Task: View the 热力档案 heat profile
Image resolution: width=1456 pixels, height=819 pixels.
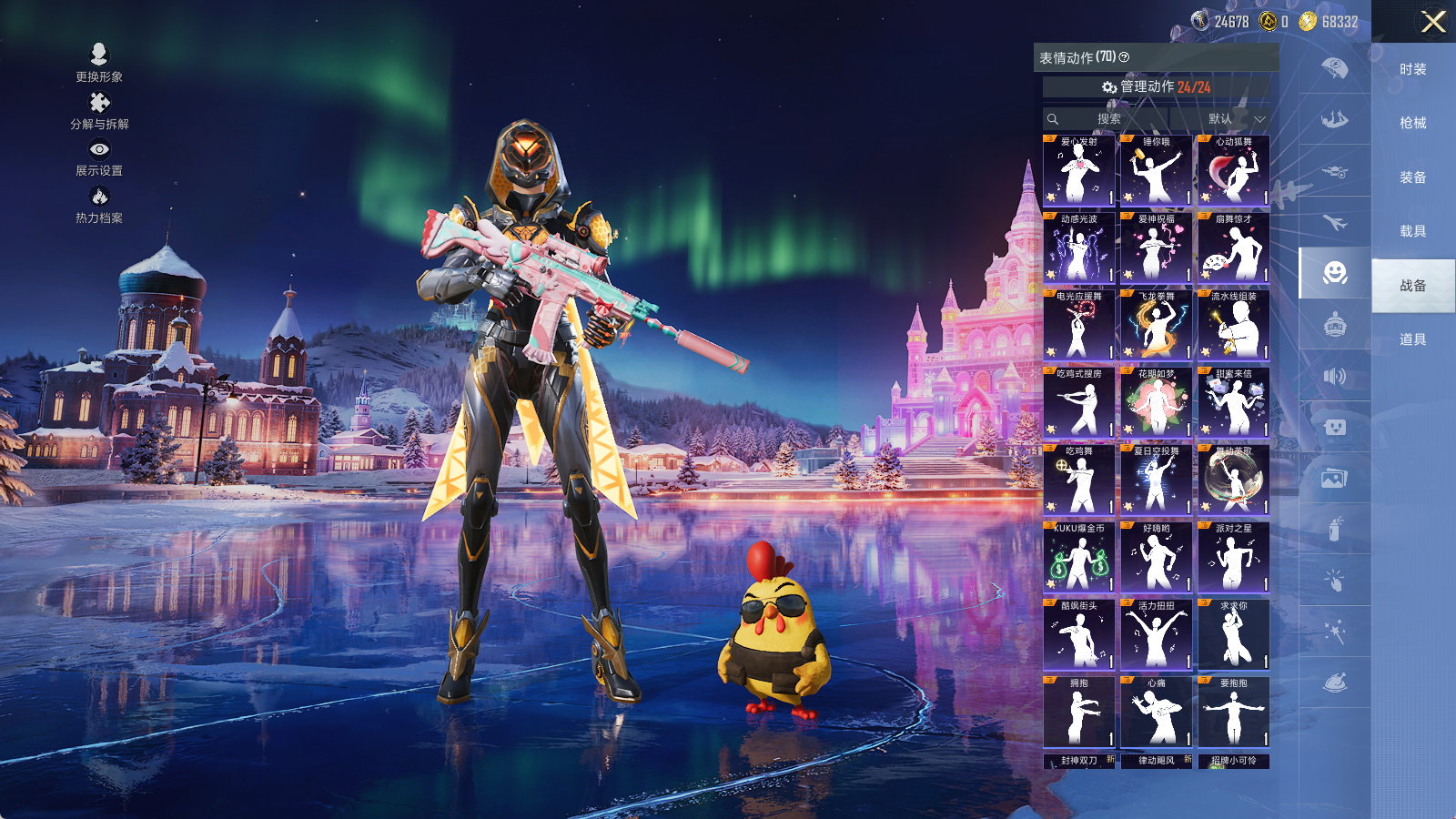Action: tap(99, 205)
